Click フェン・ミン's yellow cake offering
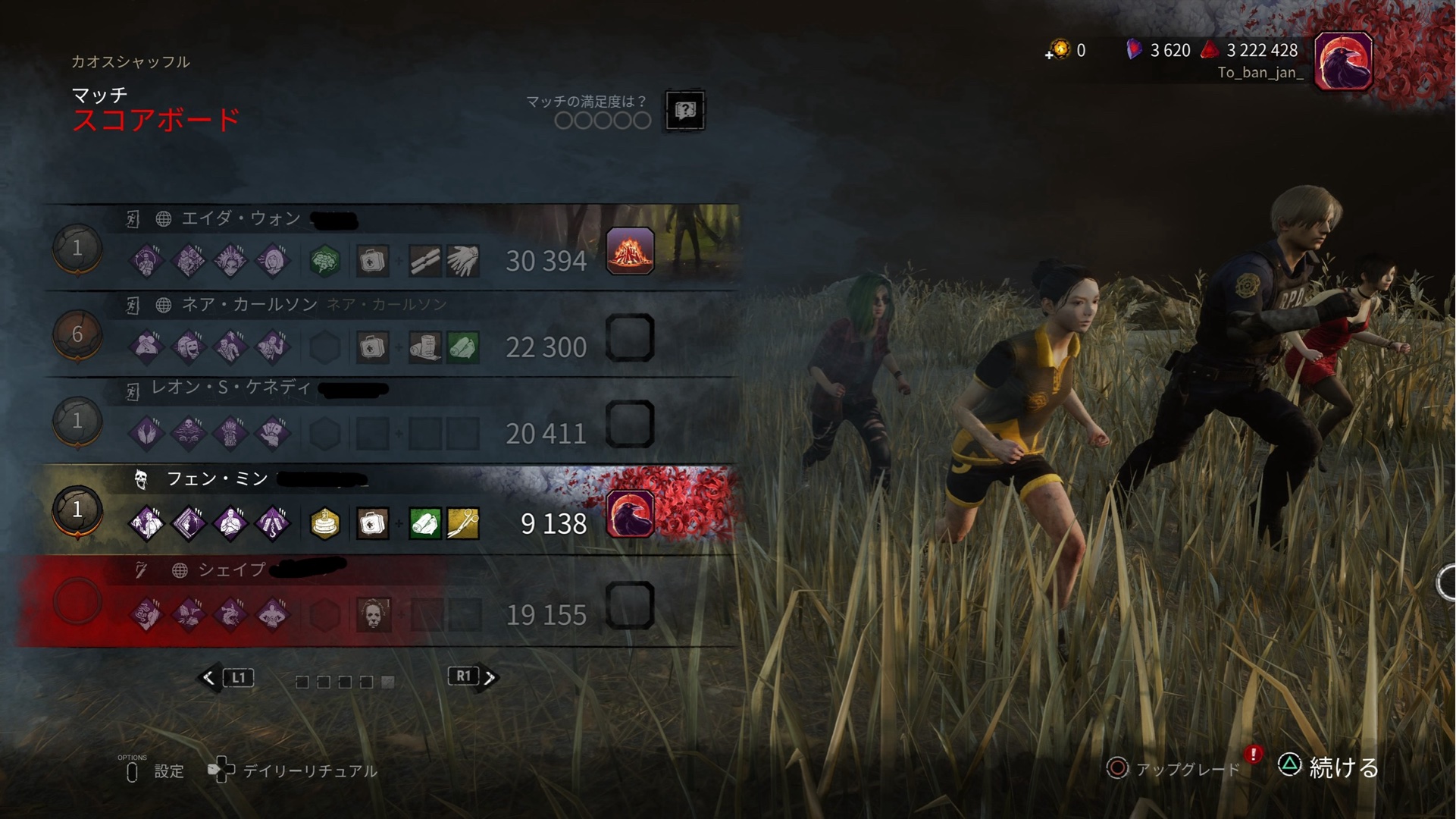The width and height of the screenshot is (1456, 819). [x=325, y=523]
